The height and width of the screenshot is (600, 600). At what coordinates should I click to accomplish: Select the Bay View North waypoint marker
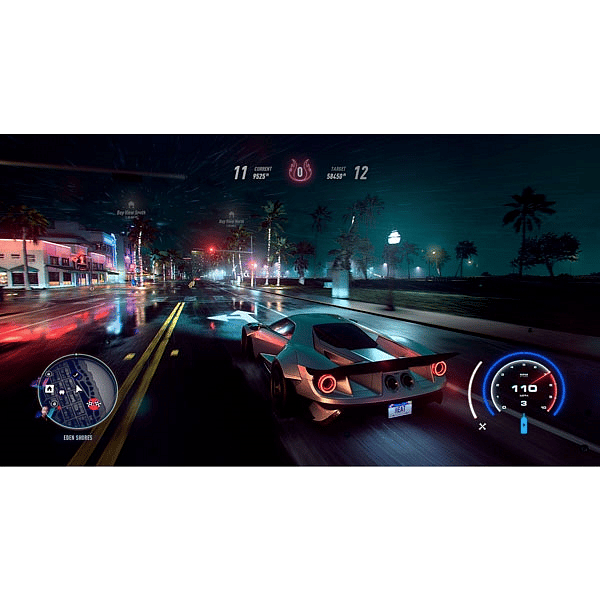point(230,214)
